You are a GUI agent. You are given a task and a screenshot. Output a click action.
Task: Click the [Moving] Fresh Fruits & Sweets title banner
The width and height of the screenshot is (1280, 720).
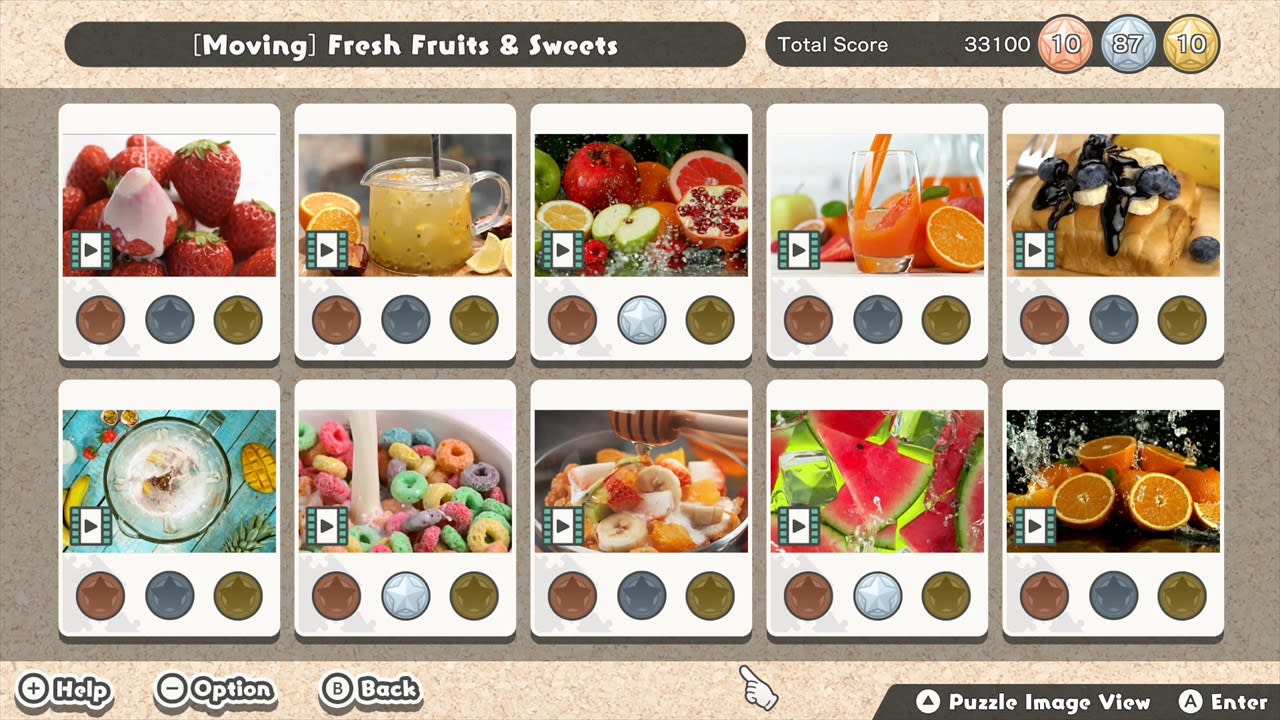point(404,44)
